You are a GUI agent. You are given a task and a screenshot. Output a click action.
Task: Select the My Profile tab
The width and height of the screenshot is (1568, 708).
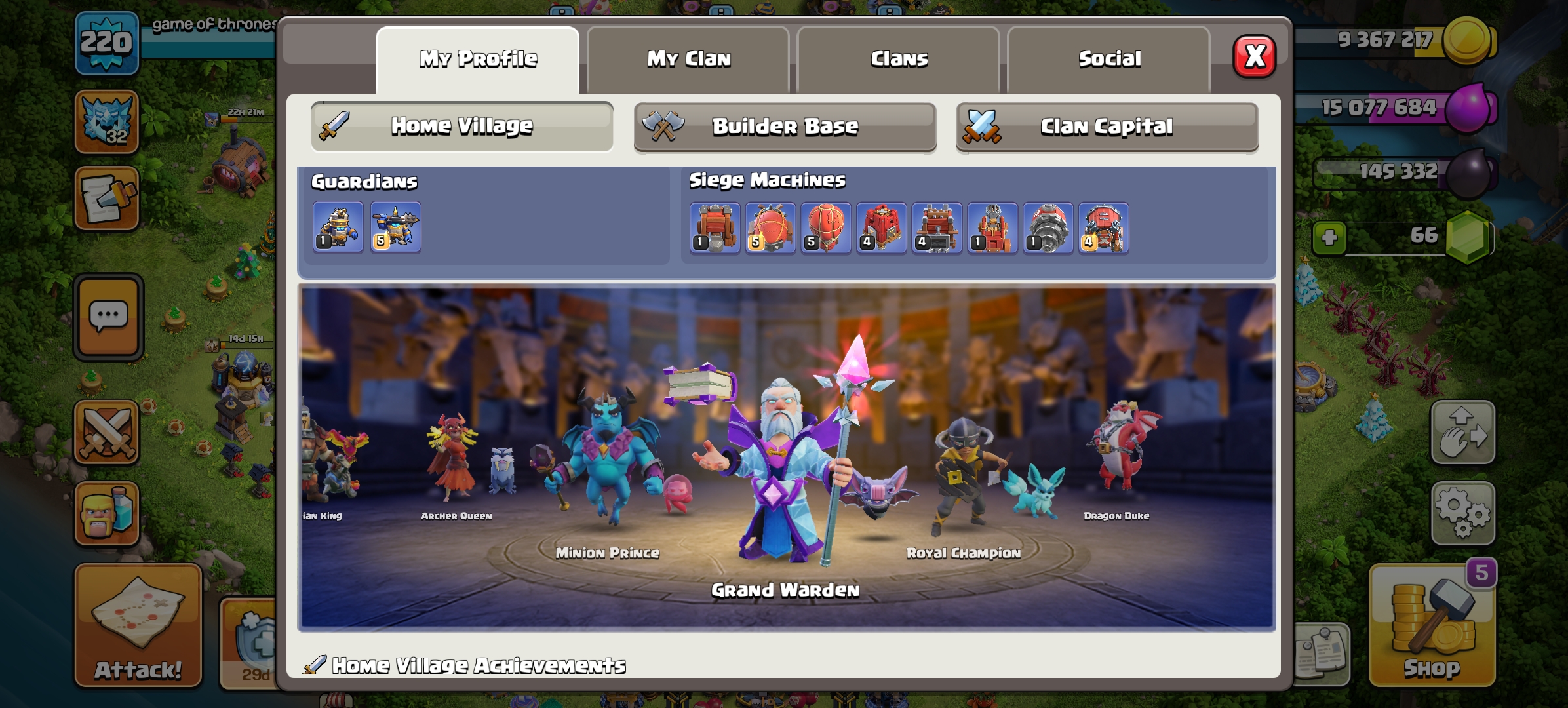478,59
